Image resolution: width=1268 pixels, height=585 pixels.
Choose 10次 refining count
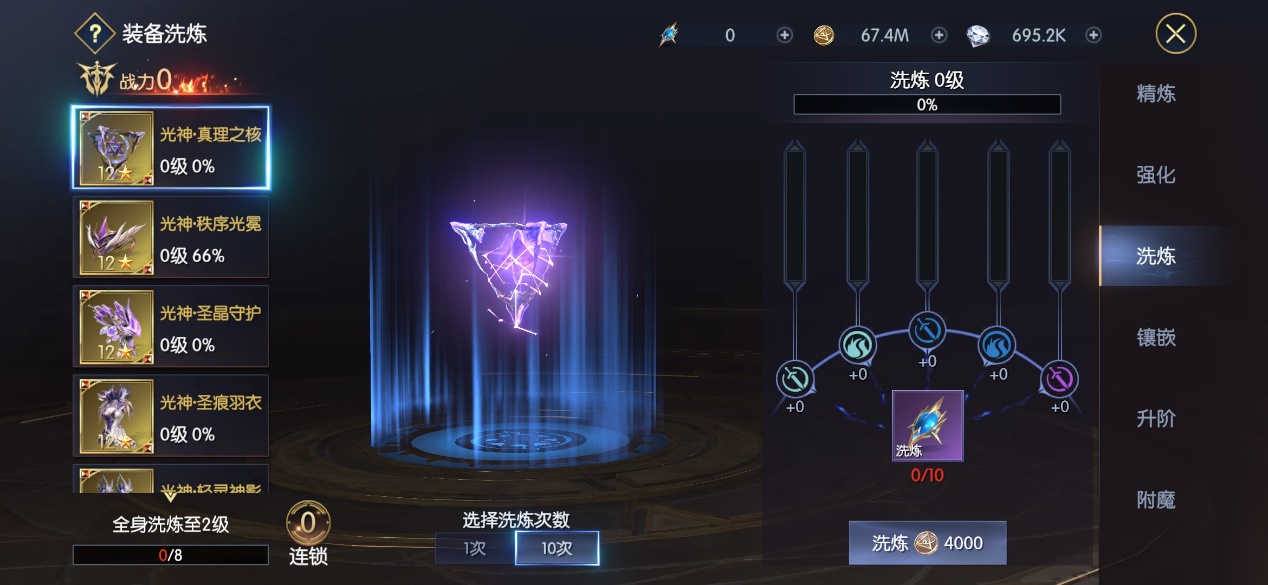pyautogui.click(x=557, y=548)
